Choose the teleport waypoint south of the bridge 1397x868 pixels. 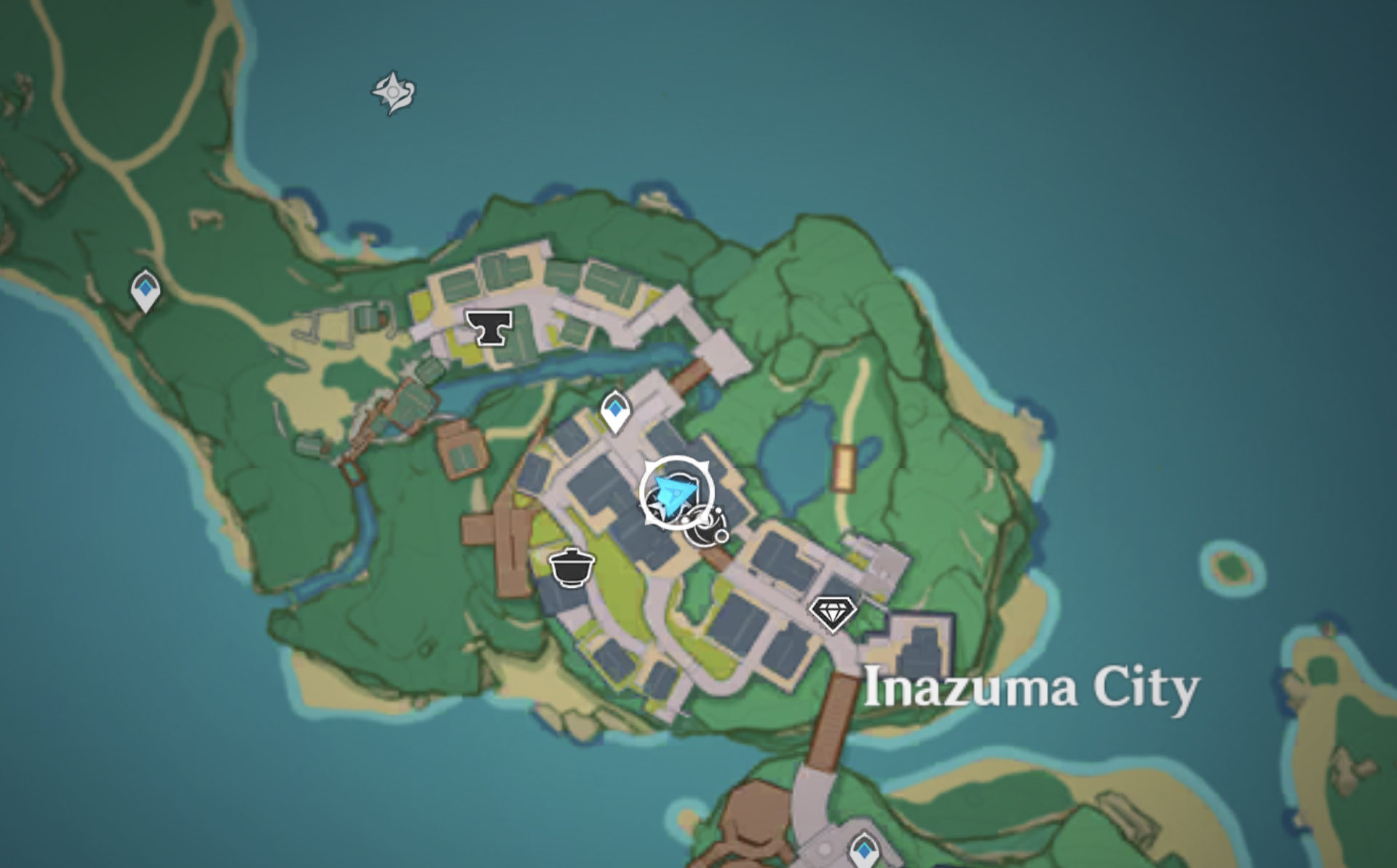pyautogui.click(x=864, y=849)
